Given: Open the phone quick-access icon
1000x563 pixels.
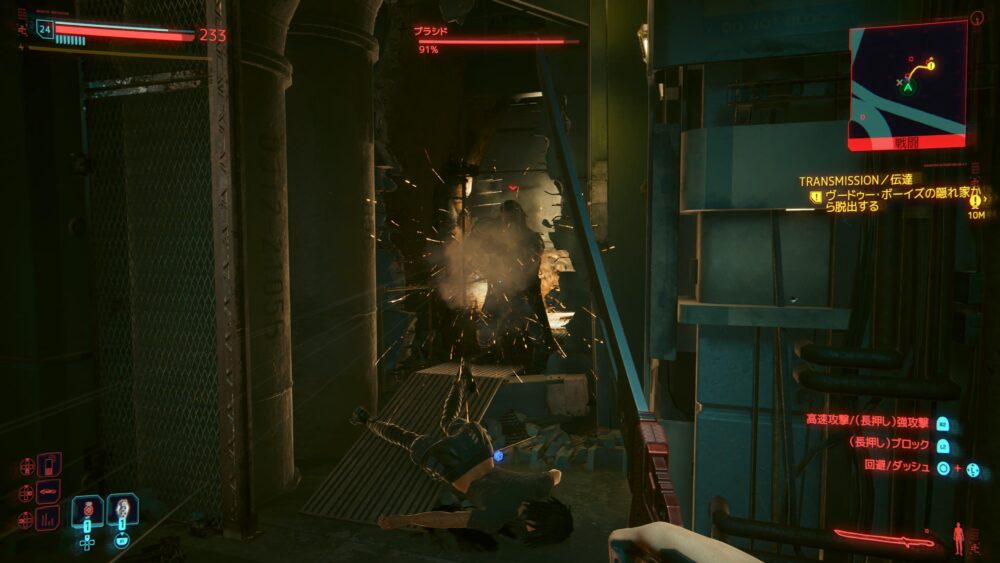Looking at the screenshot, I should point(49,466).
